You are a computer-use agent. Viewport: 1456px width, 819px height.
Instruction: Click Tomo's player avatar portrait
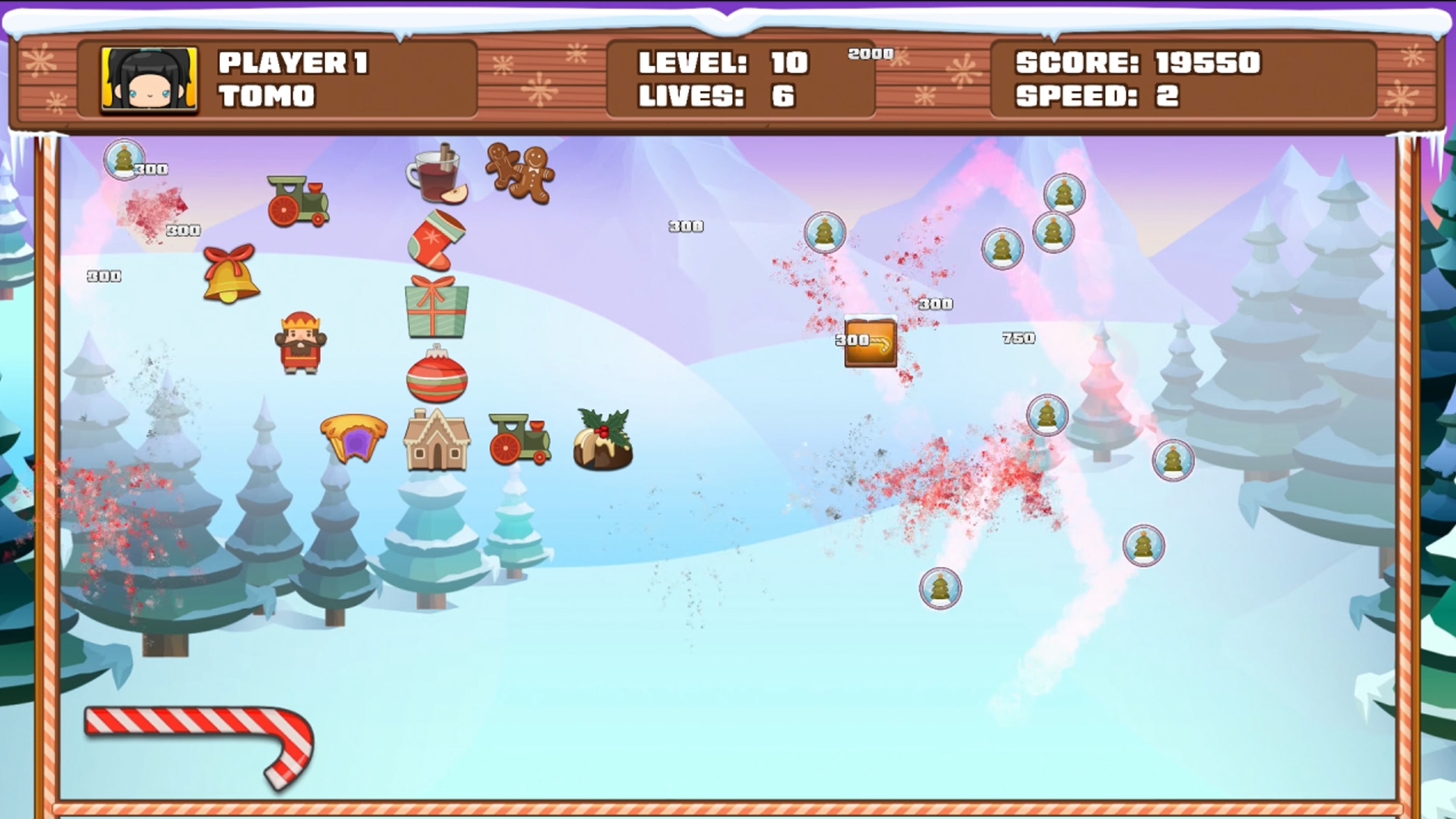[x=149, y=79]
